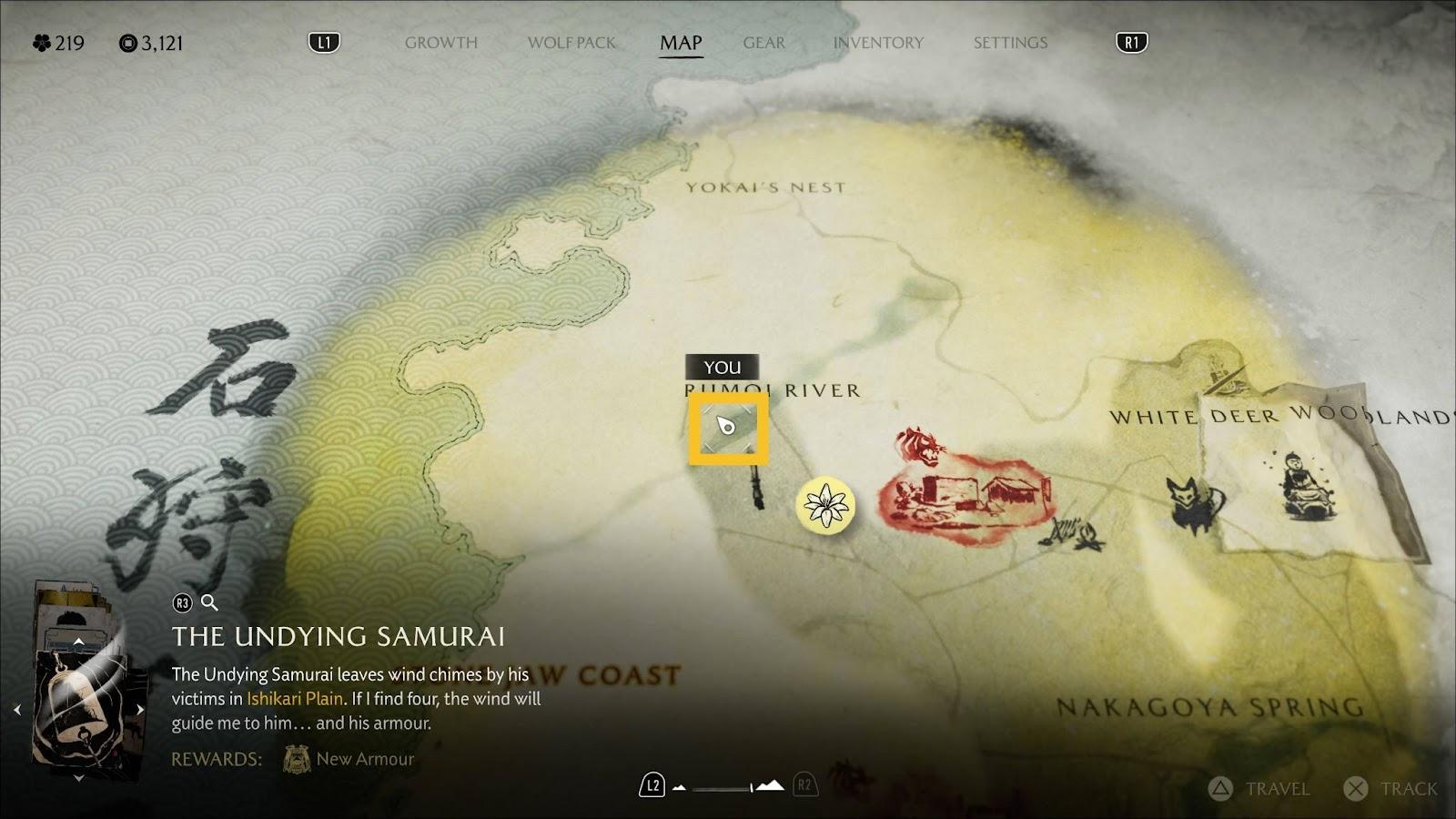
Task: Select the sword marker below player
Action: (757, 487)
